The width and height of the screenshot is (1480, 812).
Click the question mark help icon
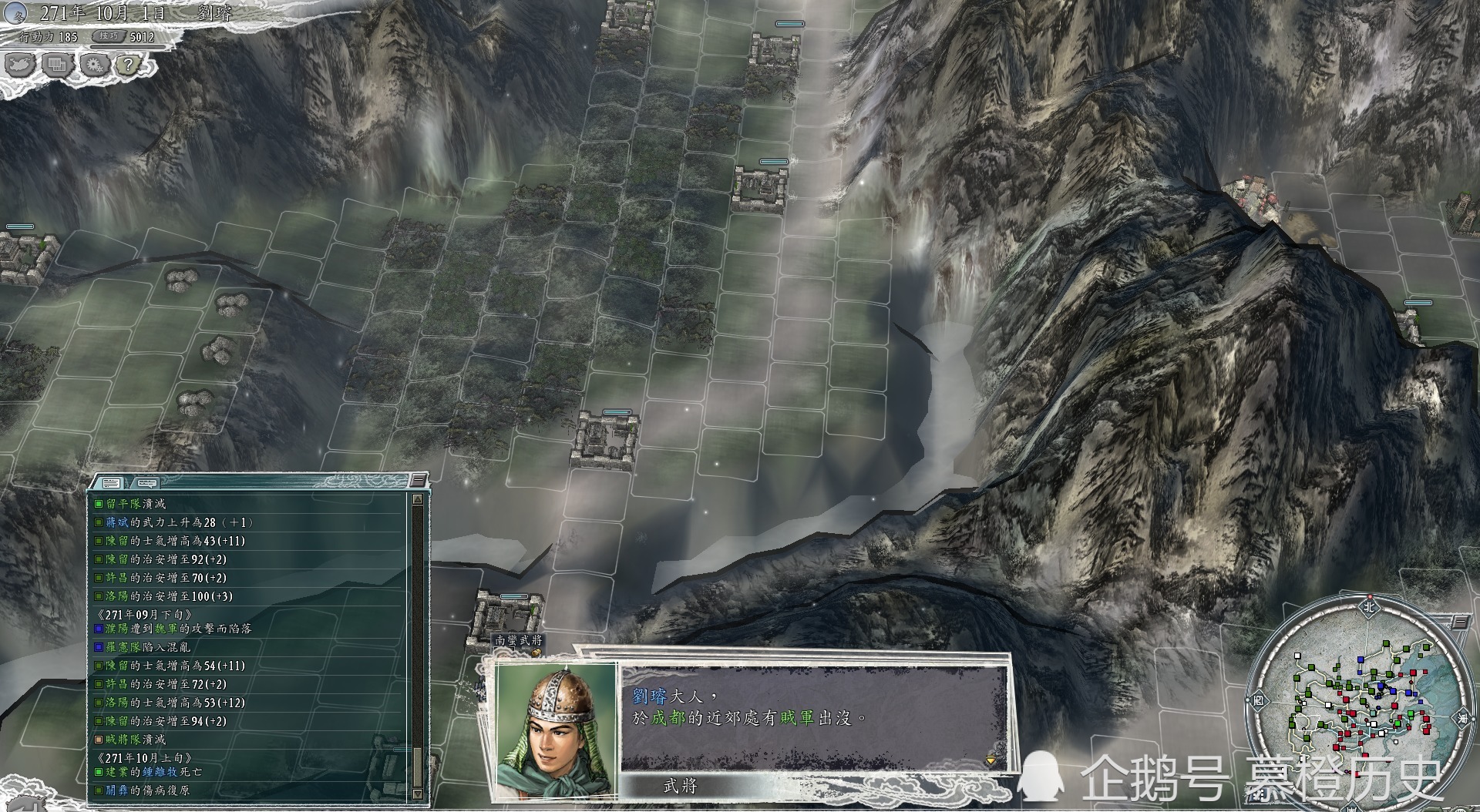(129, 65)
